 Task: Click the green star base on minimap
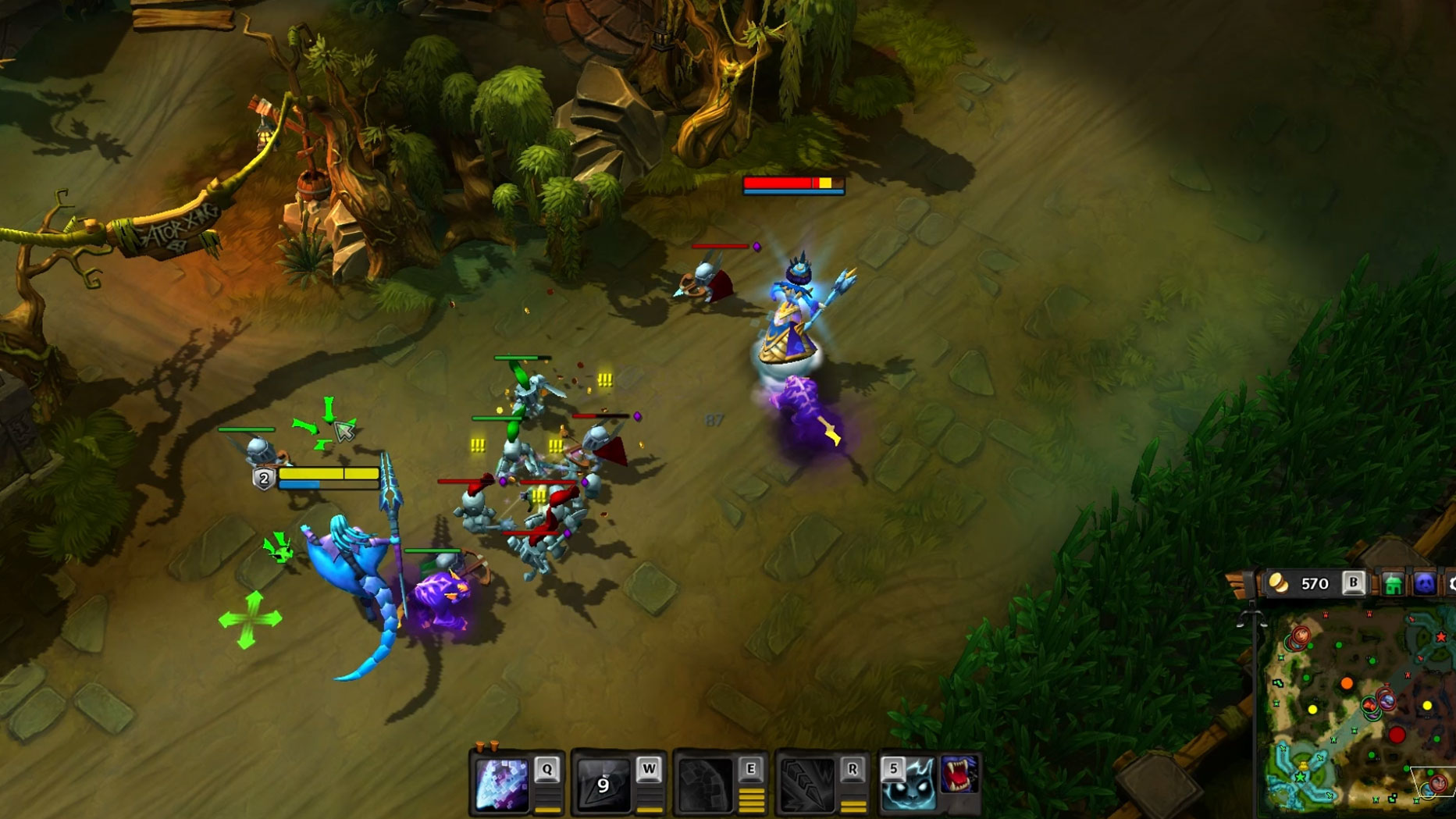(1301, 778)
